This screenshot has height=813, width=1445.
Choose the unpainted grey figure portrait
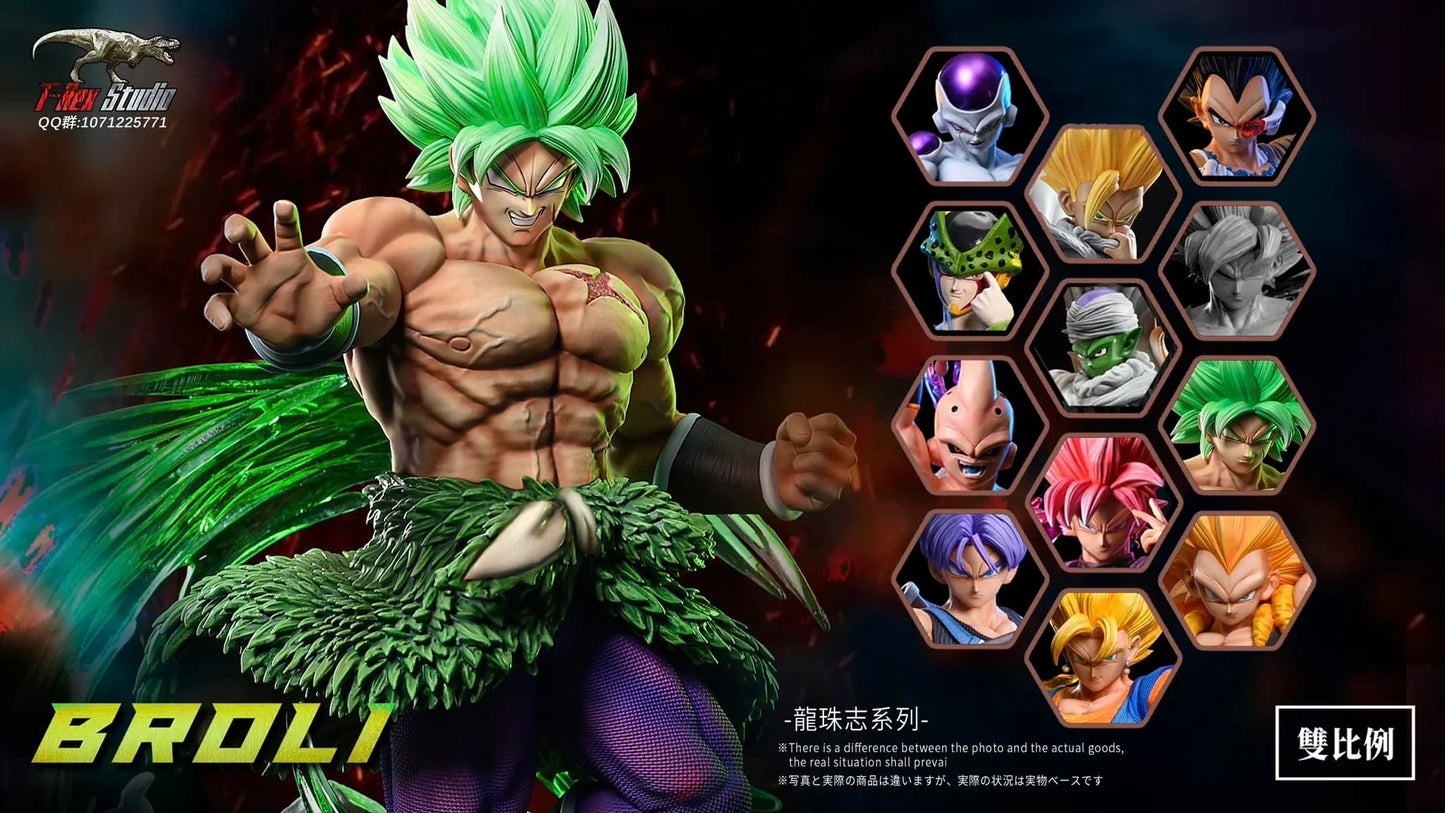(1237, 271)
